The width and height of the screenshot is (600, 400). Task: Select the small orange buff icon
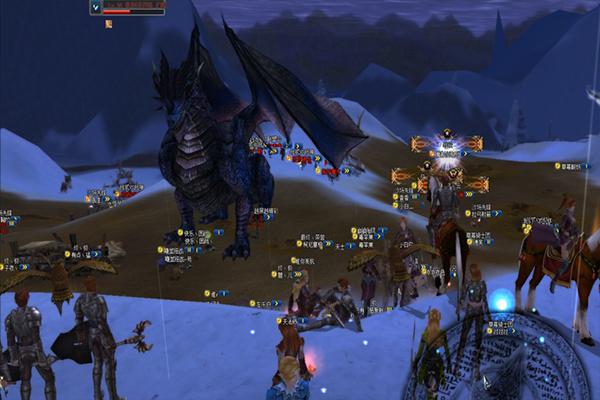pyautogui.click(x=108, y=23)
